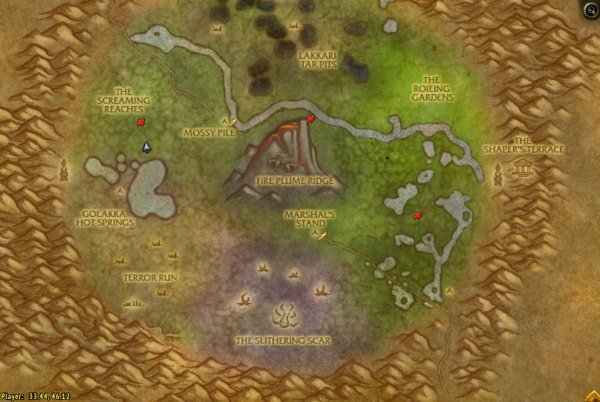This screenshot has width=600, height=402.
Task: Select the player arrow marker on the map
Action: click(x=146, y=147)
